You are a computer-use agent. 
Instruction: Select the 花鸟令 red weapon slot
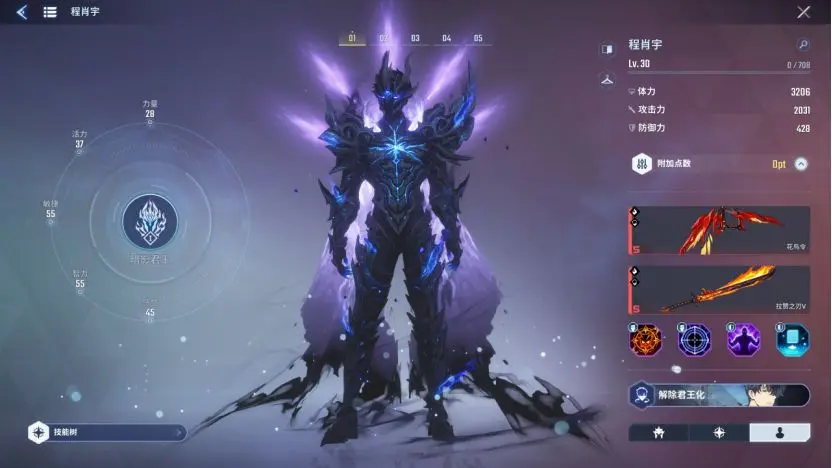tap(719, 230)
